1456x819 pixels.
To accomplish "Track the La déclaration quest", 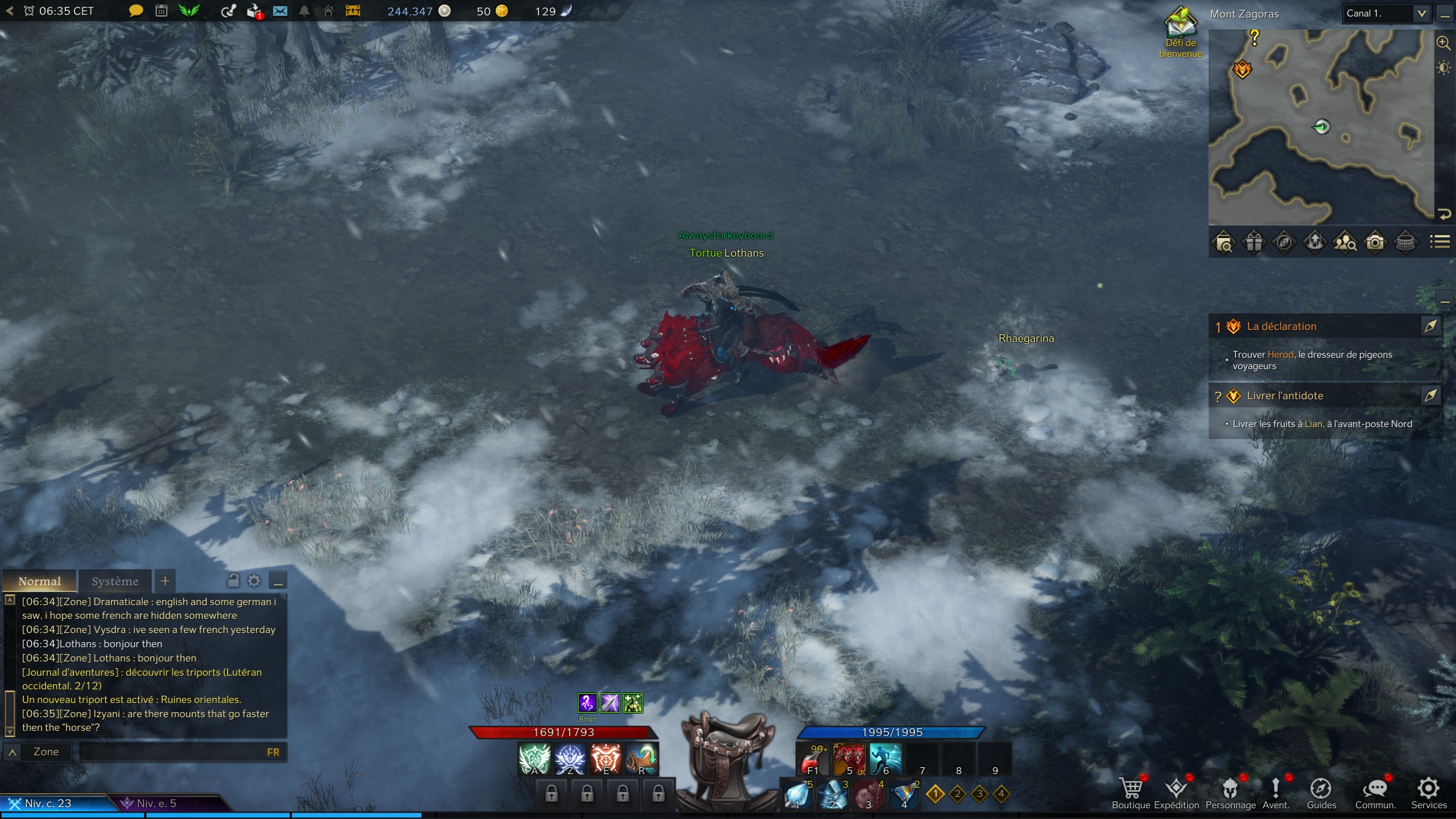I will [x=1430, y=326].
